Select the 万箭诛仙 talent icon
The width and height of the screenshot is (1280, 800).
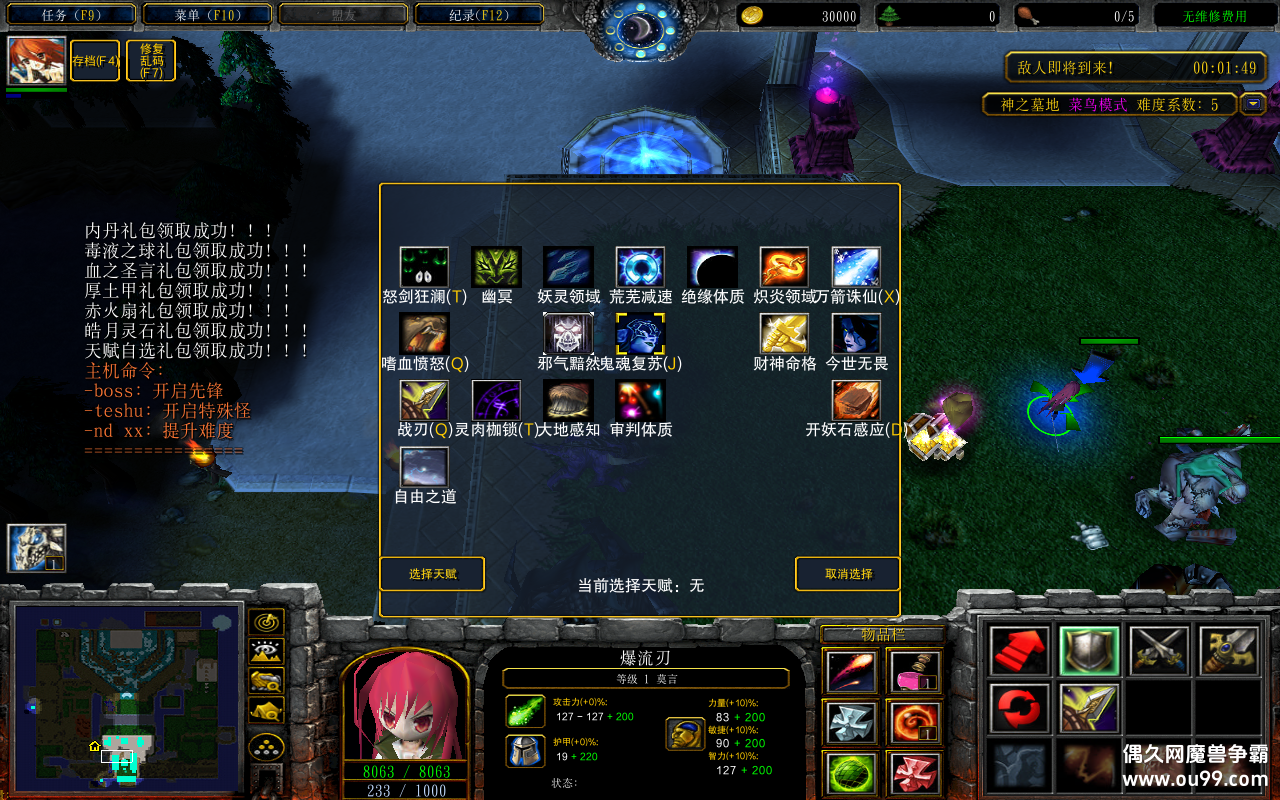856,267
